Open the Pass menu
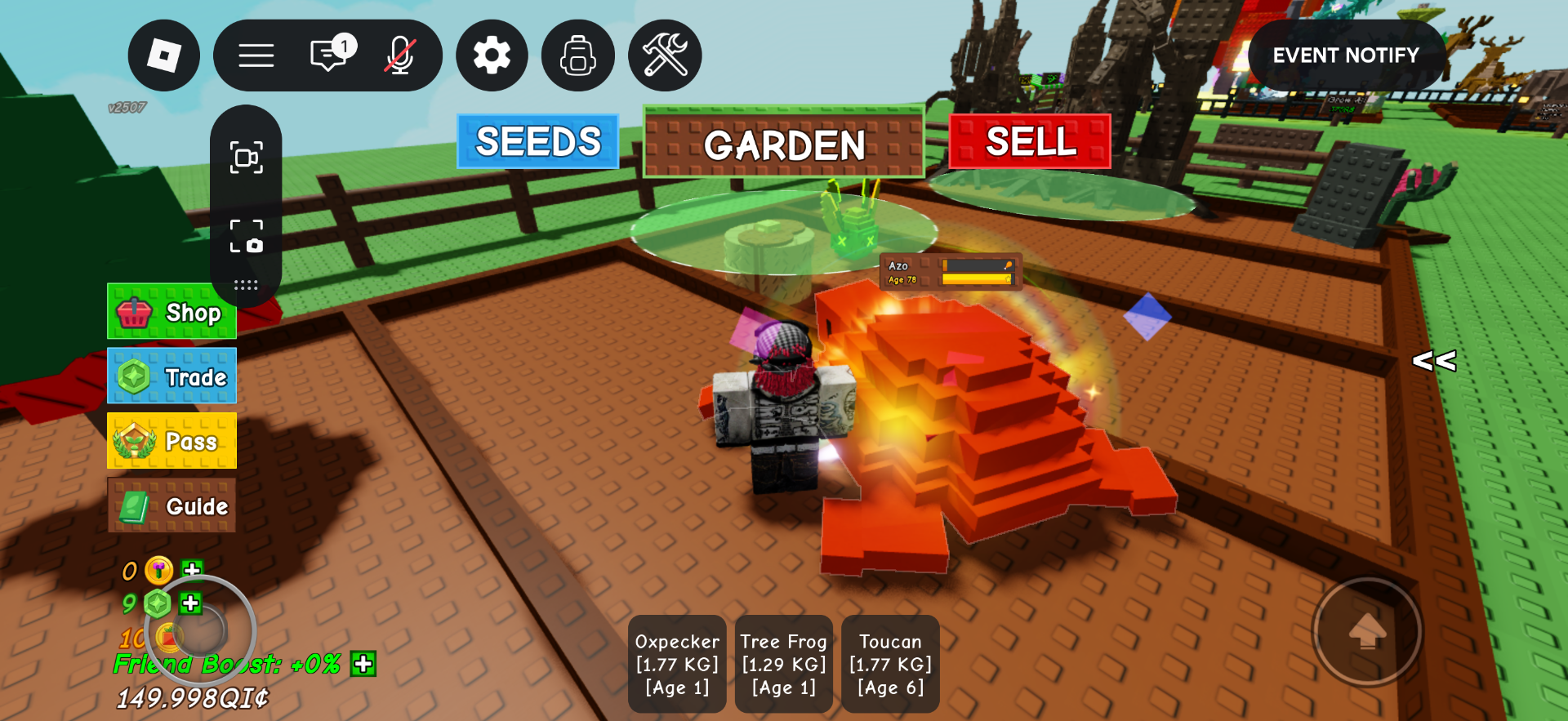Image resolution: width=1568 pixels, height=721 pixels. [171, 441]
